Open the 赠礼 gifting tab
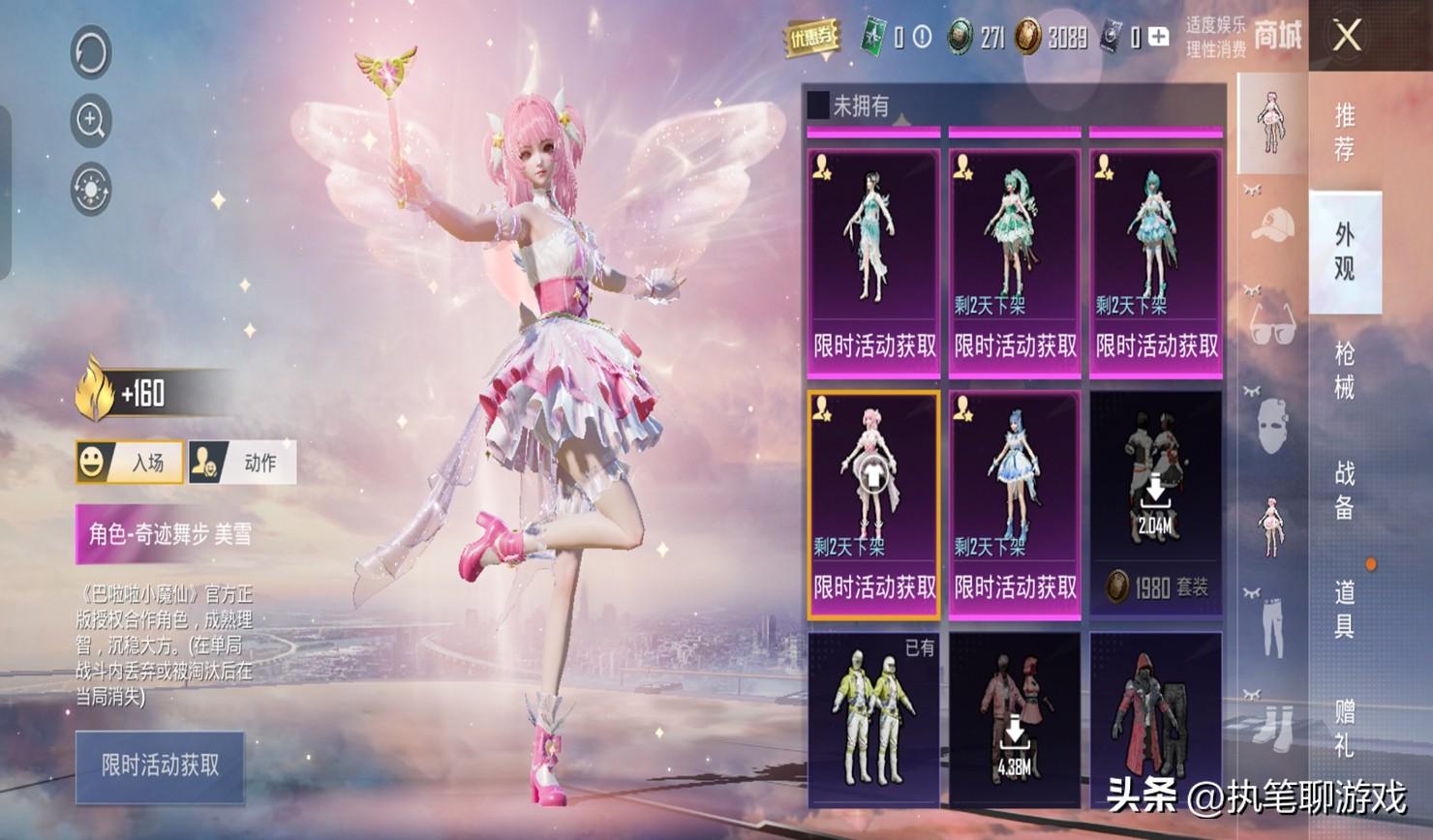This screenshot has height=840, width=1433. click(x=1345, y=728)
